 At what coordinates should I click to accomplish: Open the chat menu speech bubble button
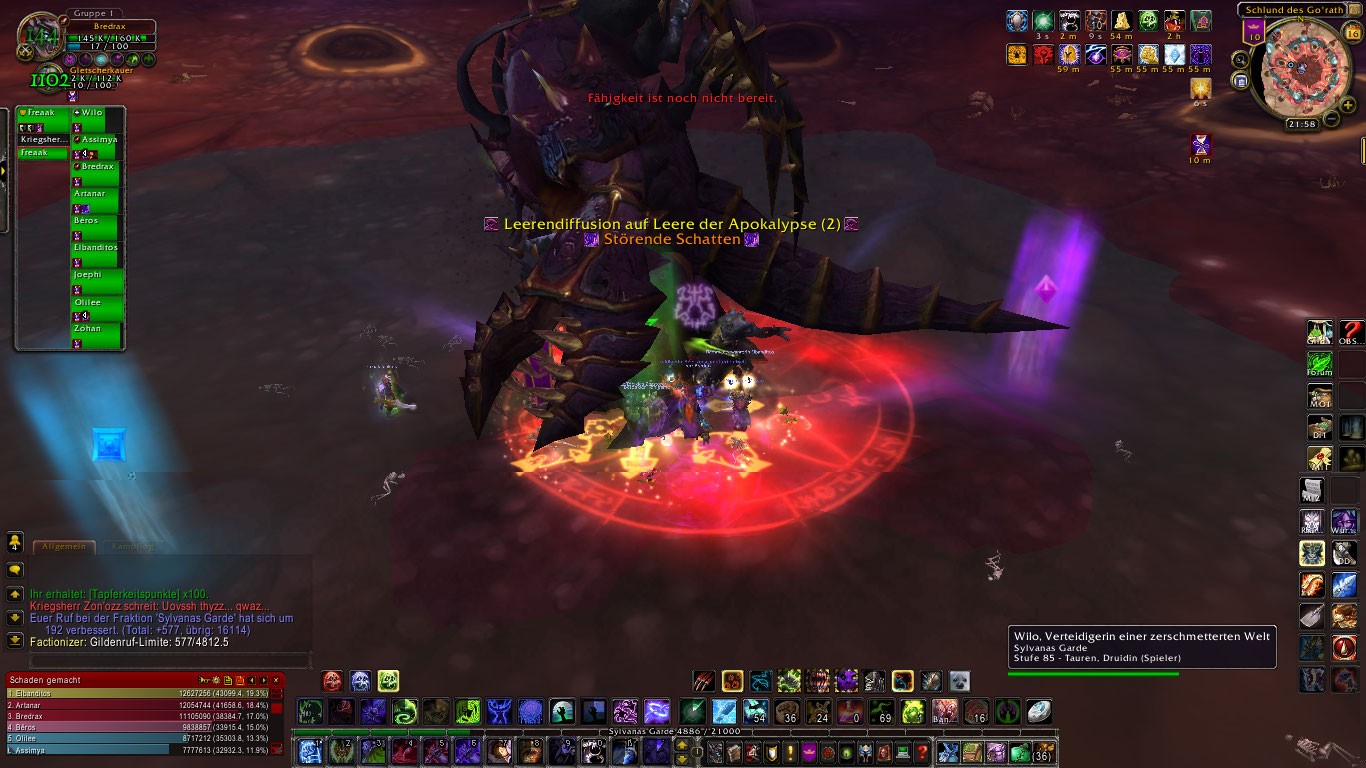tap(15, 569)
